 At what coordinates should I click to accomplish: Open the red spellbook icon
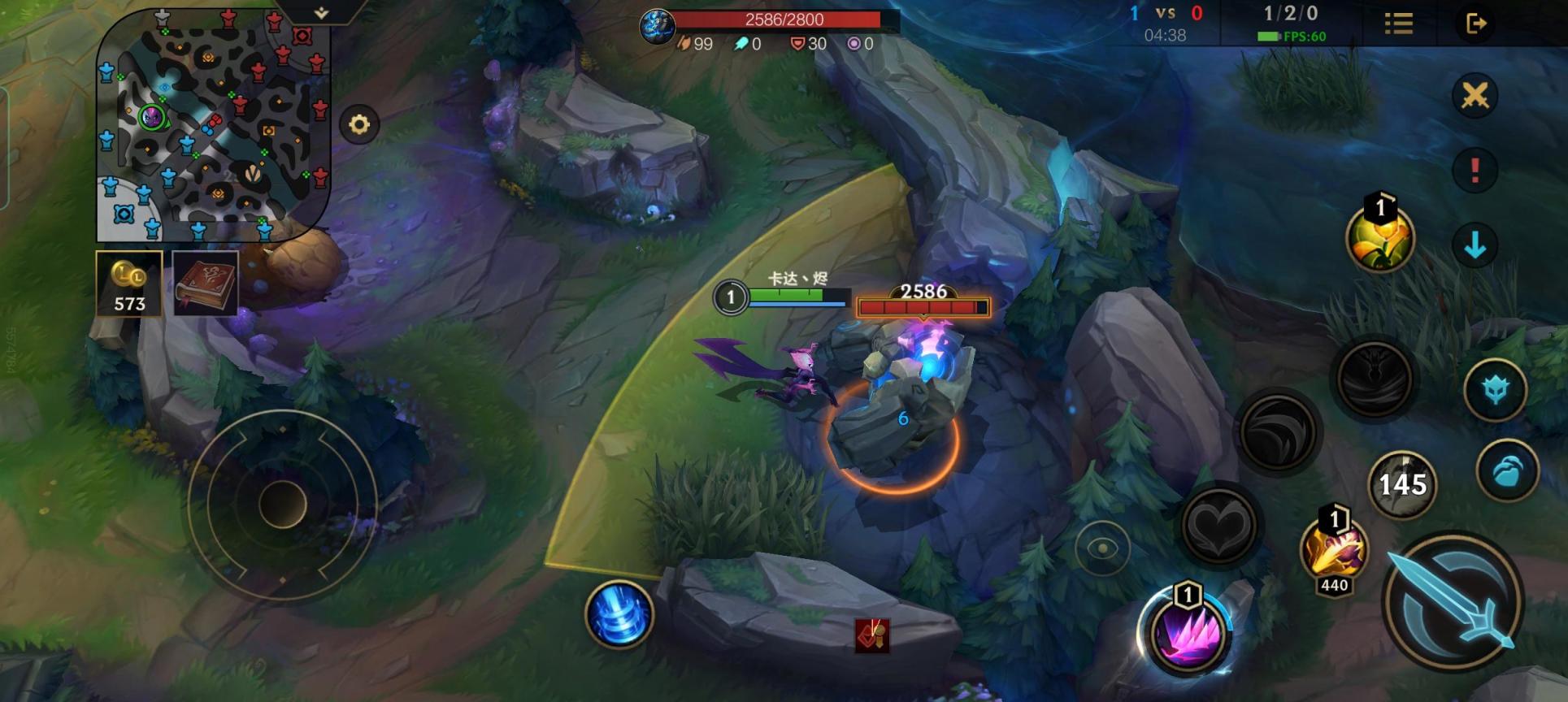click(x=206, y=284)
